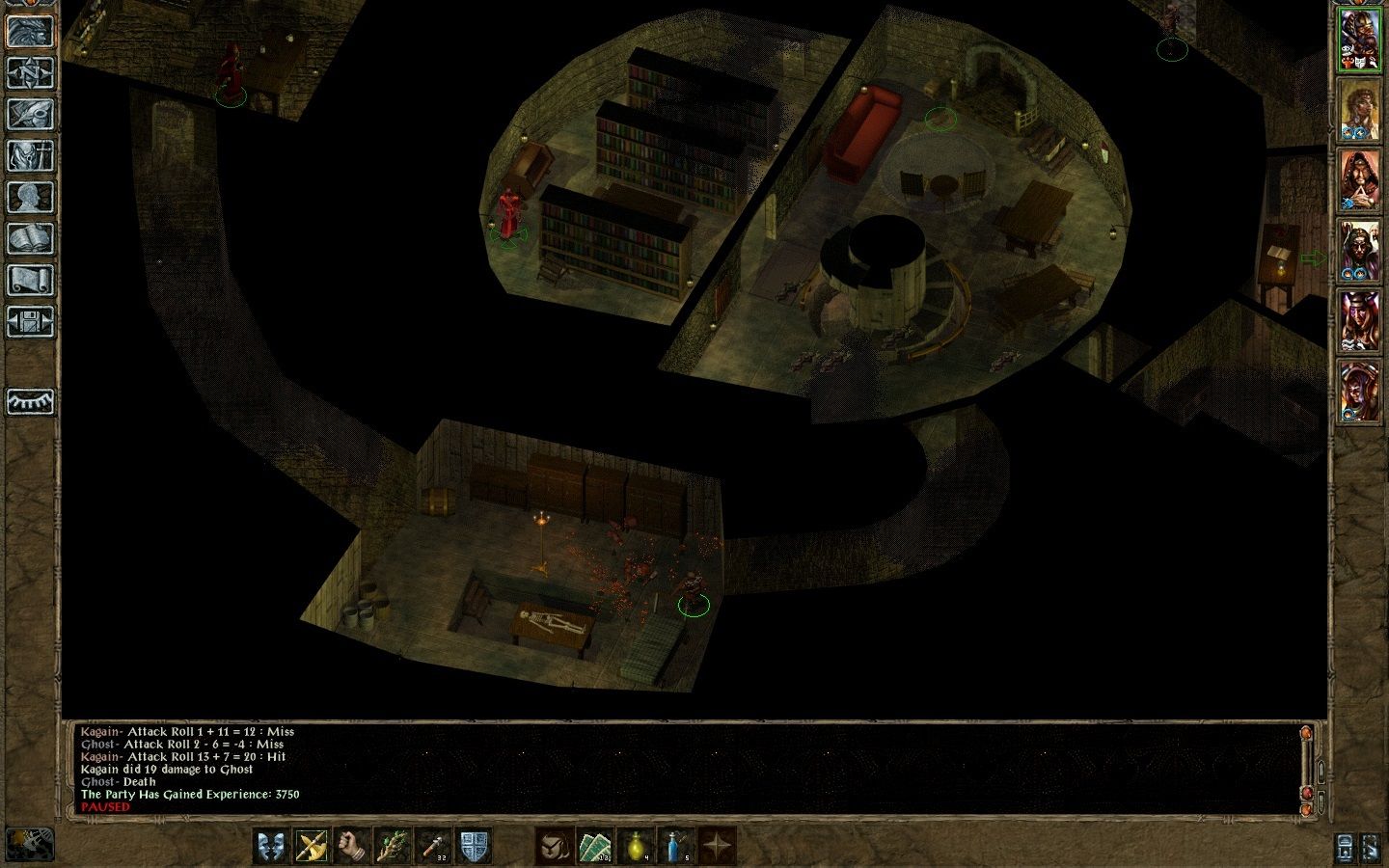
Task: Open the journal with the quill button
Action: click(x=29, y=114)
